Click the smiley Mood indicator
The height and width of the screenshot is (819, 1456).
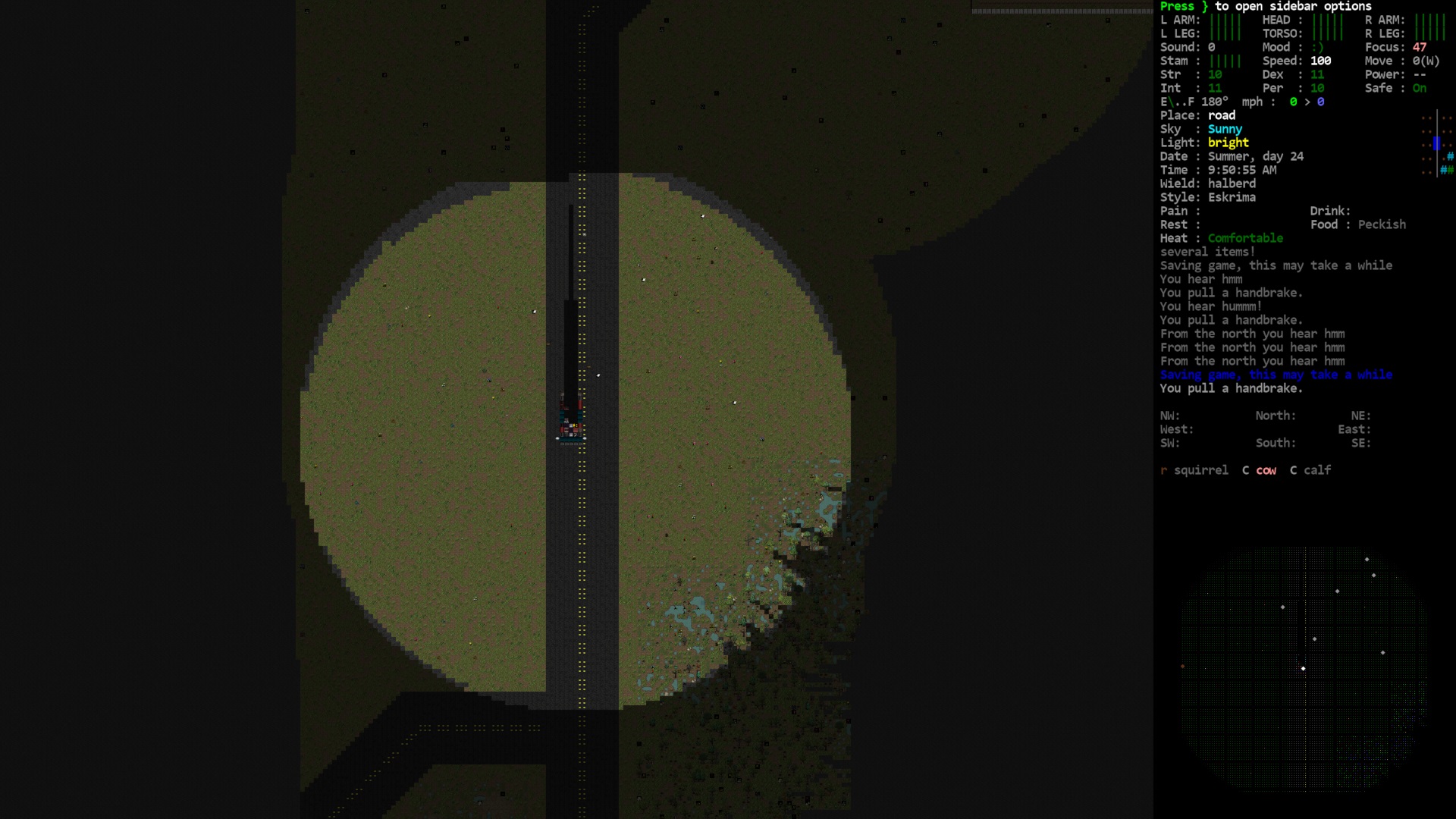pyautogui.click(x=1319, y=47)
